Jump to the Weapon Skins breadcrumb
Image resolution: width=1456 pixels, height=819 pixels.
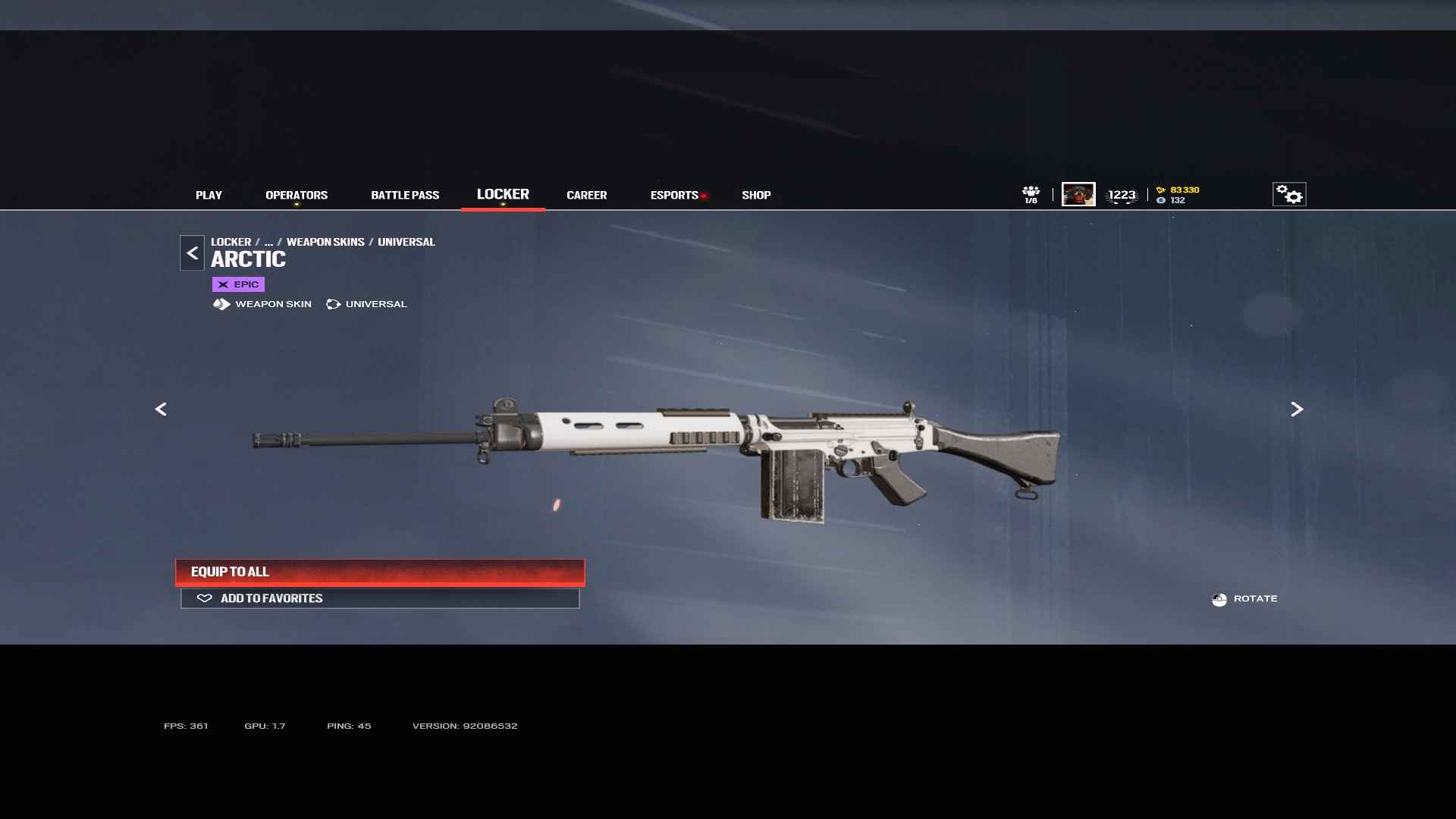(x=325, y=242)
